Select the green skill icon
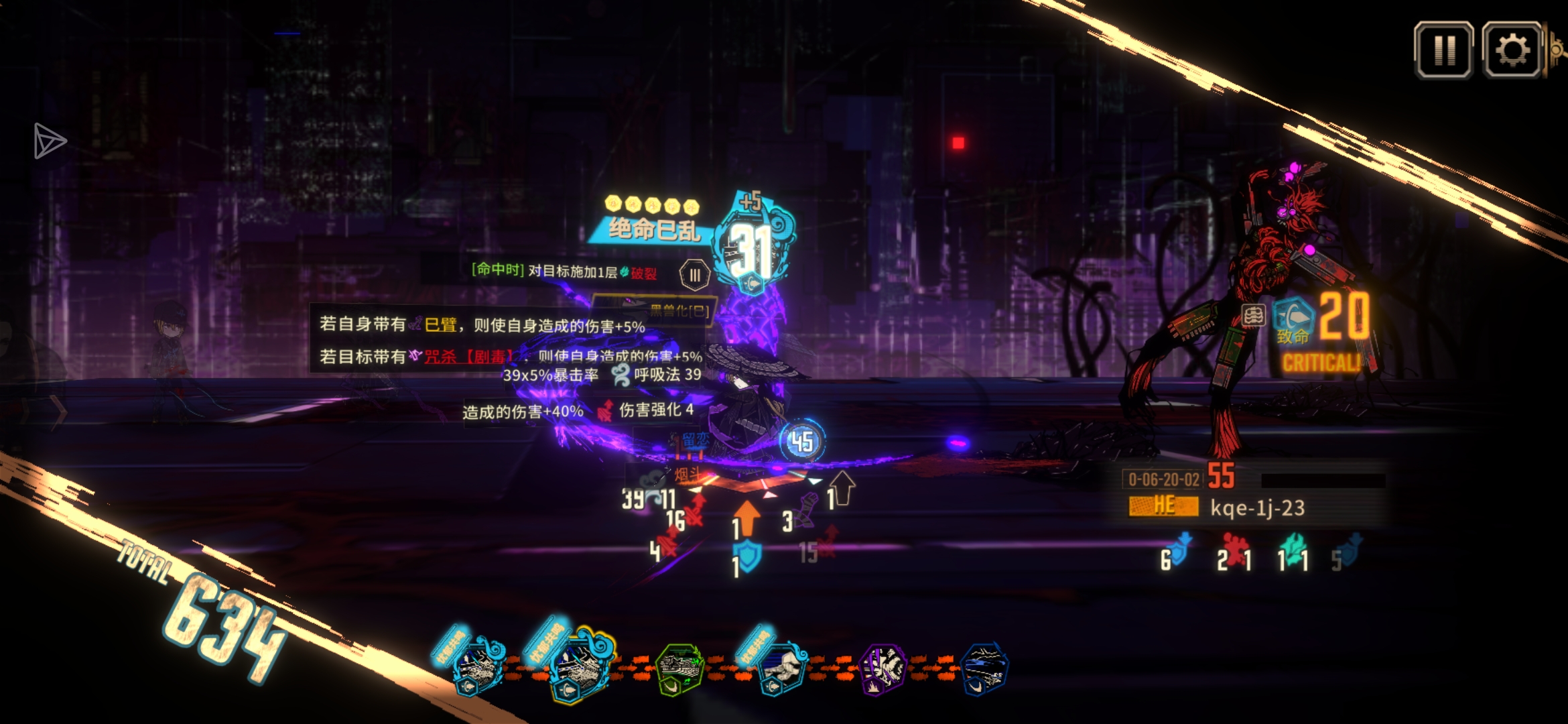 (x=679, y=668)
